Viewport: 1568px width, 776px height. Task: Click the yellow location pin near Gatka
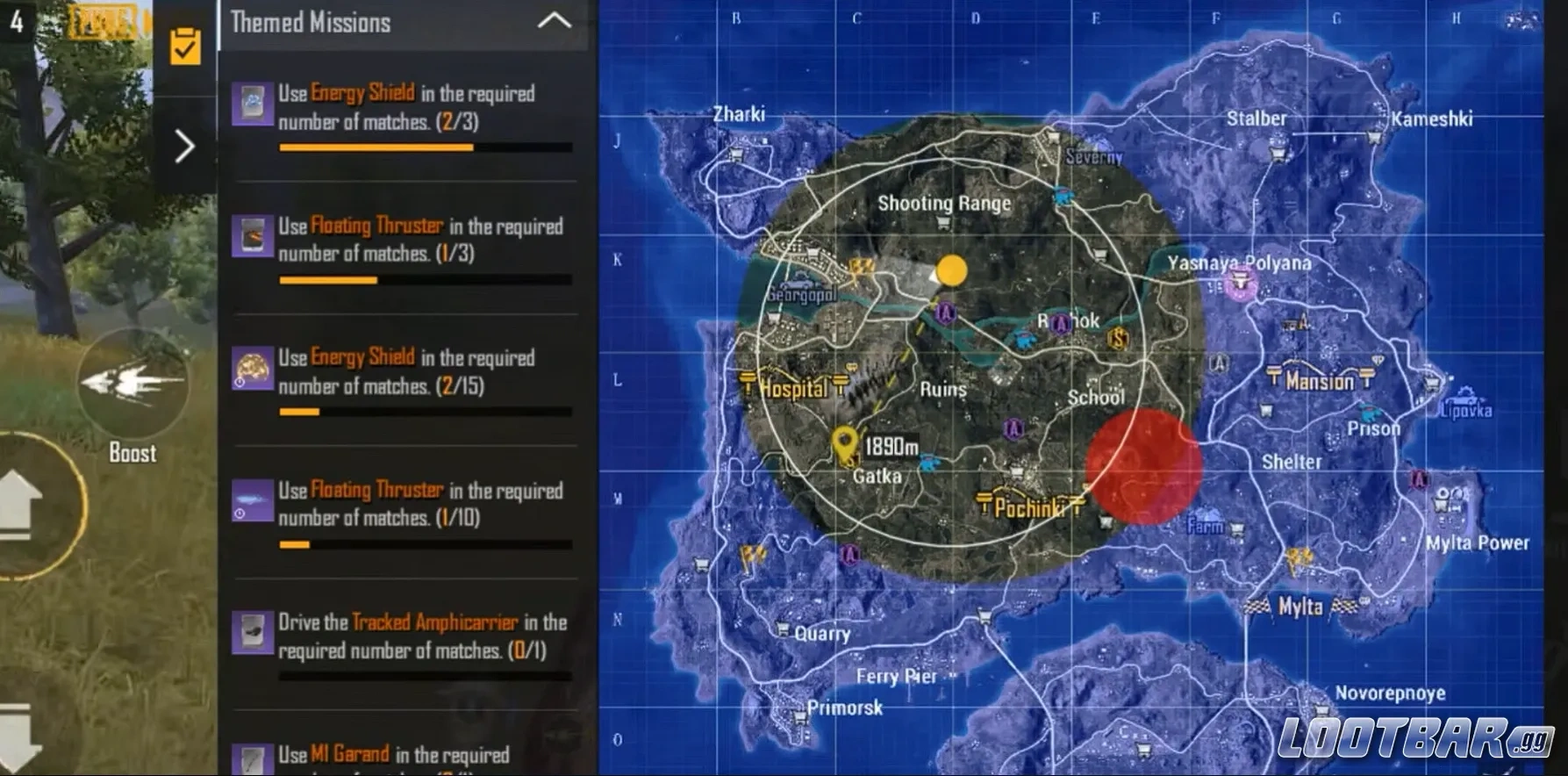tap(845, 443)
